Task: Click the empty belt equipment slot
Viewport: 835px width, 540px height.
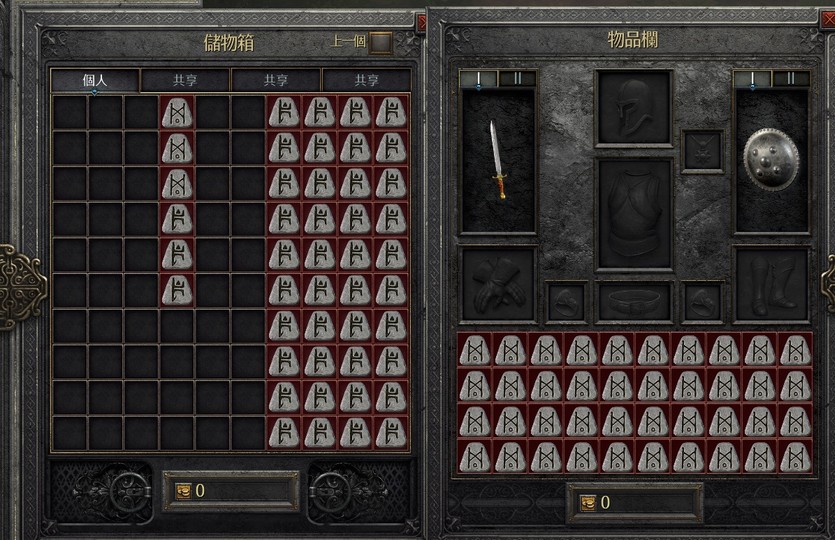Action: coord(634,301)
